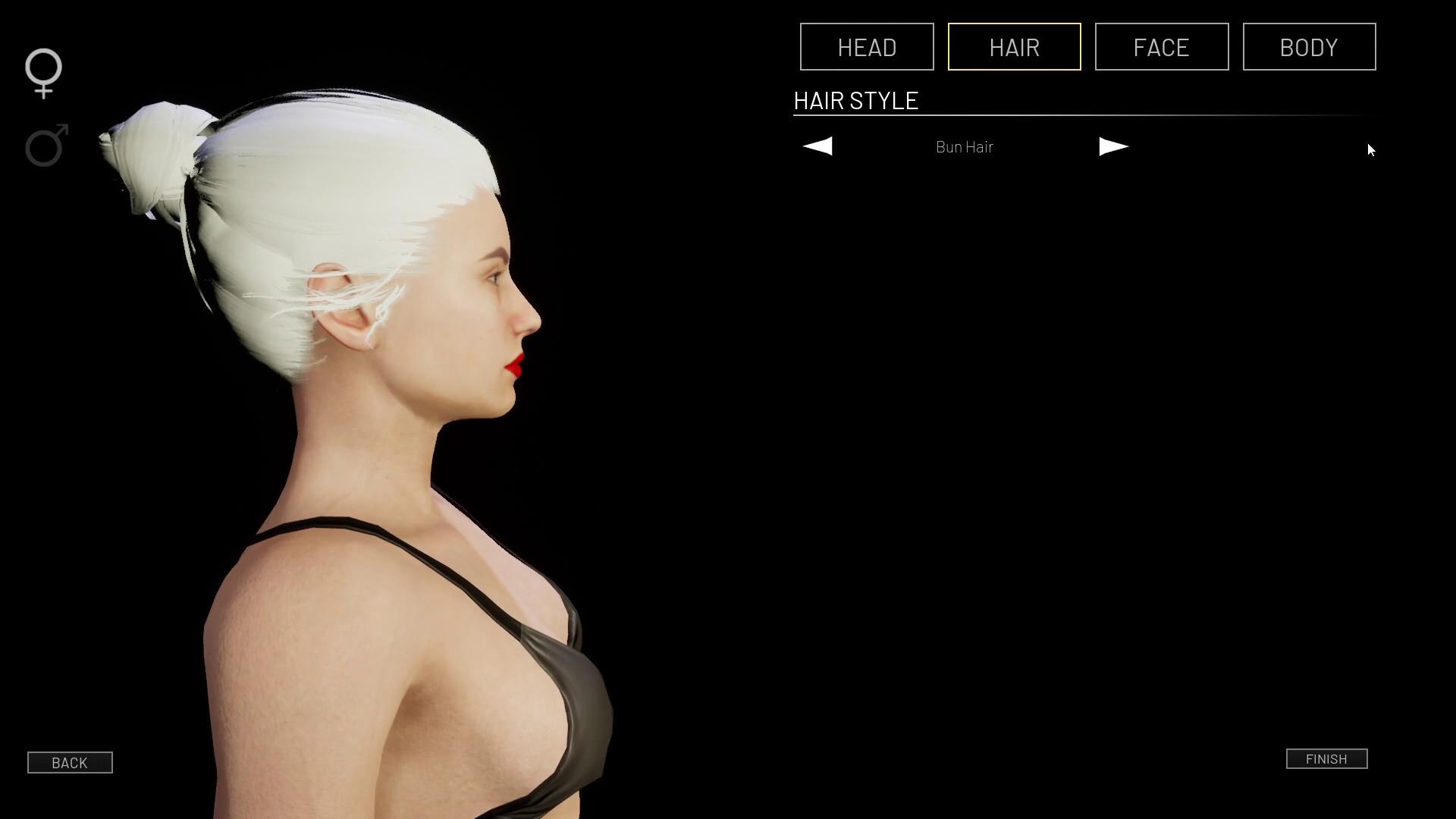Choose the previous hair style arrow
The width and height of the screenshot is (1456, 819).
[x=817, y=146]
